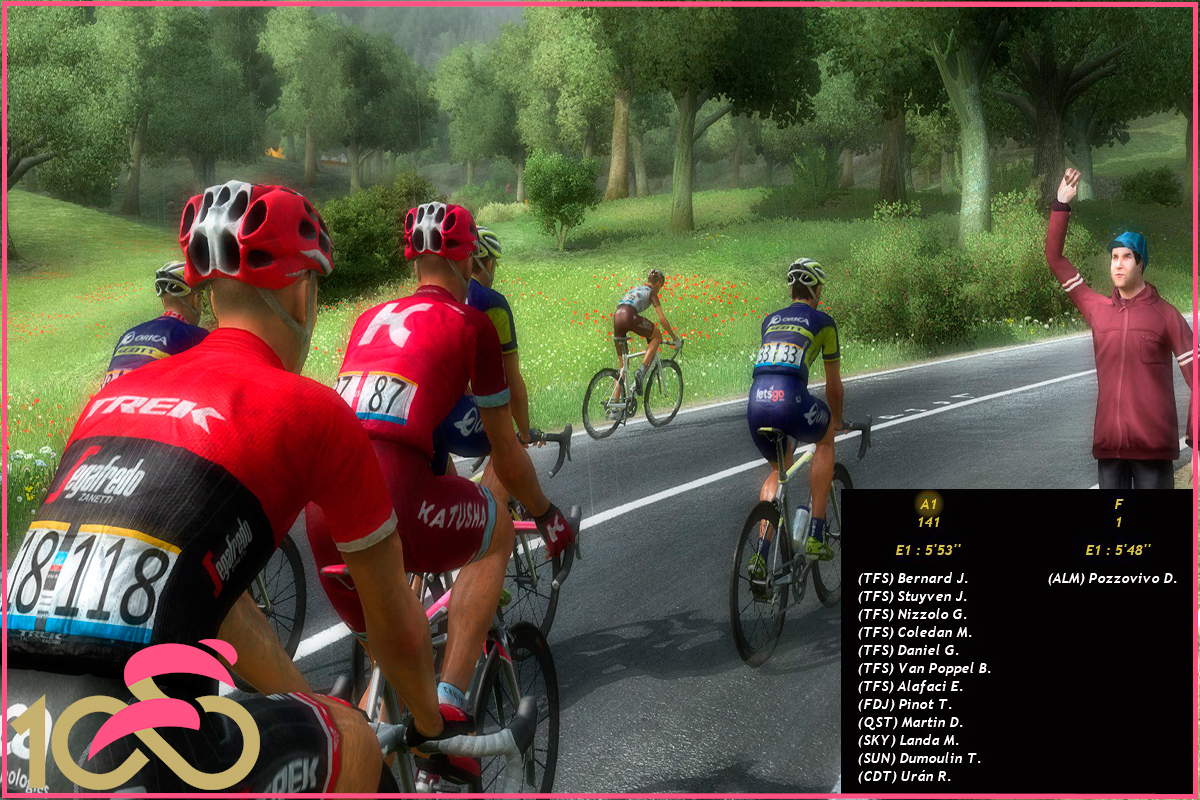
Task: Select rider Bernard J. in the list
Action: tap(913, 578)
